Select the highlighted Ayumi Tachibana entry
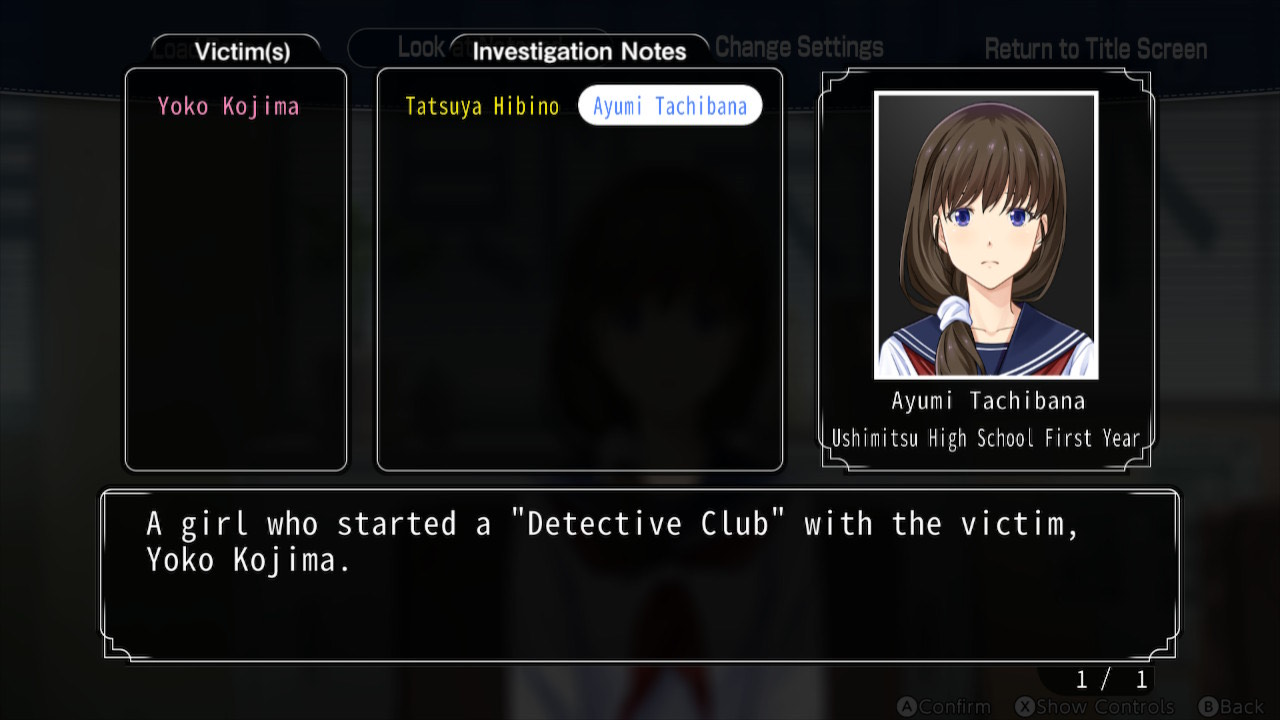1280x720 pixels. pos(670,107)
